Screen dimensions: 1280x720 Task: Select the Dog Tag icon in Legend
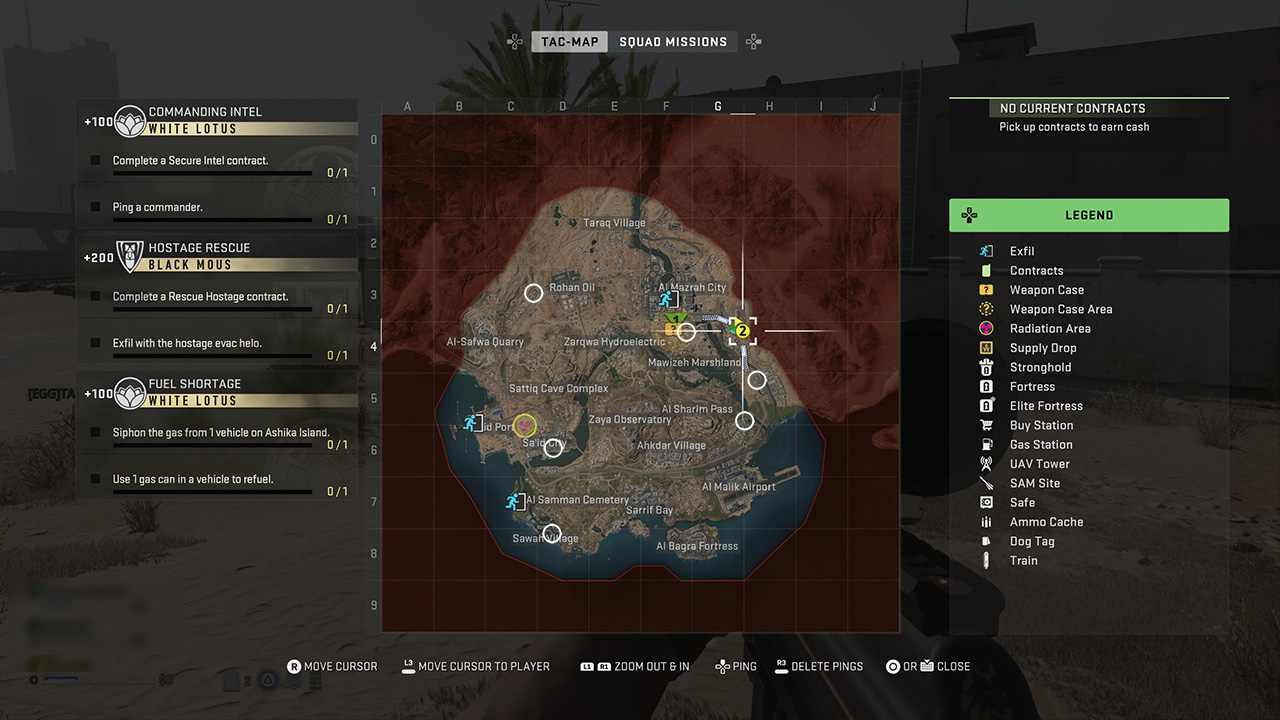pos(986,541)
